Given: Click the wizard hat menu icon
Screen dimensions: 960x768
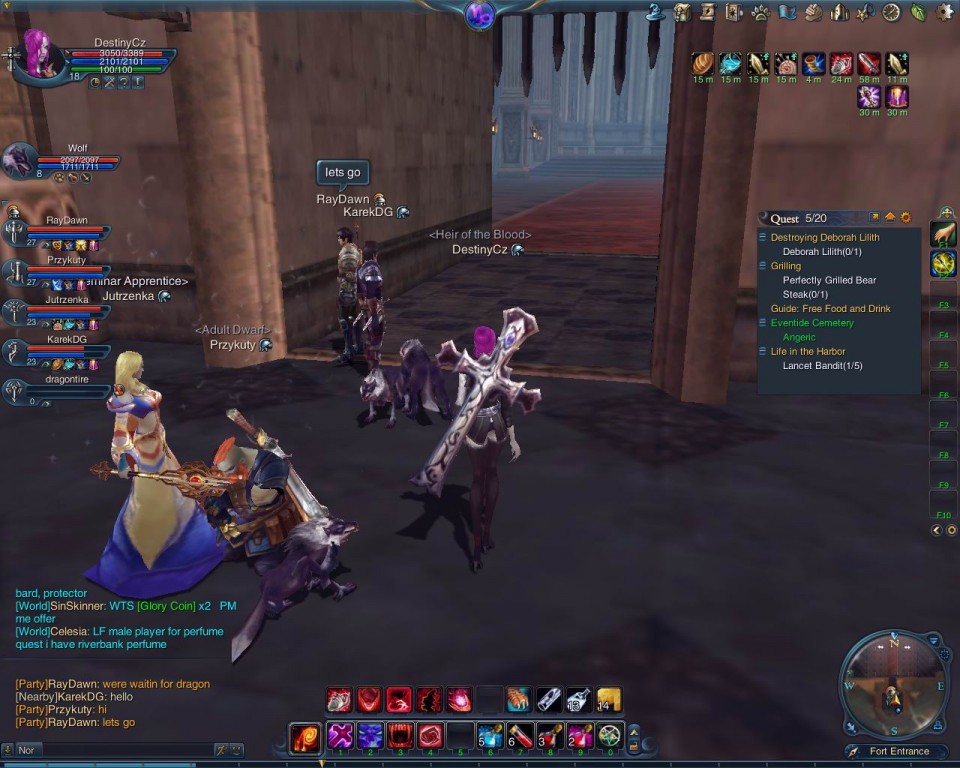Looking at the screenshot, I should [x=656, y=12].
